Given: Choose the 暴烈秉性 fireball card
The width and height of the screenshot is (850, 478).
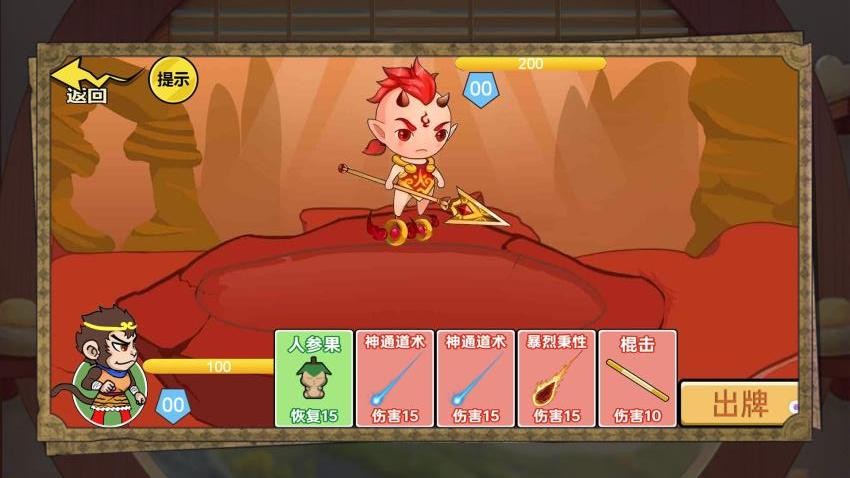Looking at the screenshot, I should (557, 379).
